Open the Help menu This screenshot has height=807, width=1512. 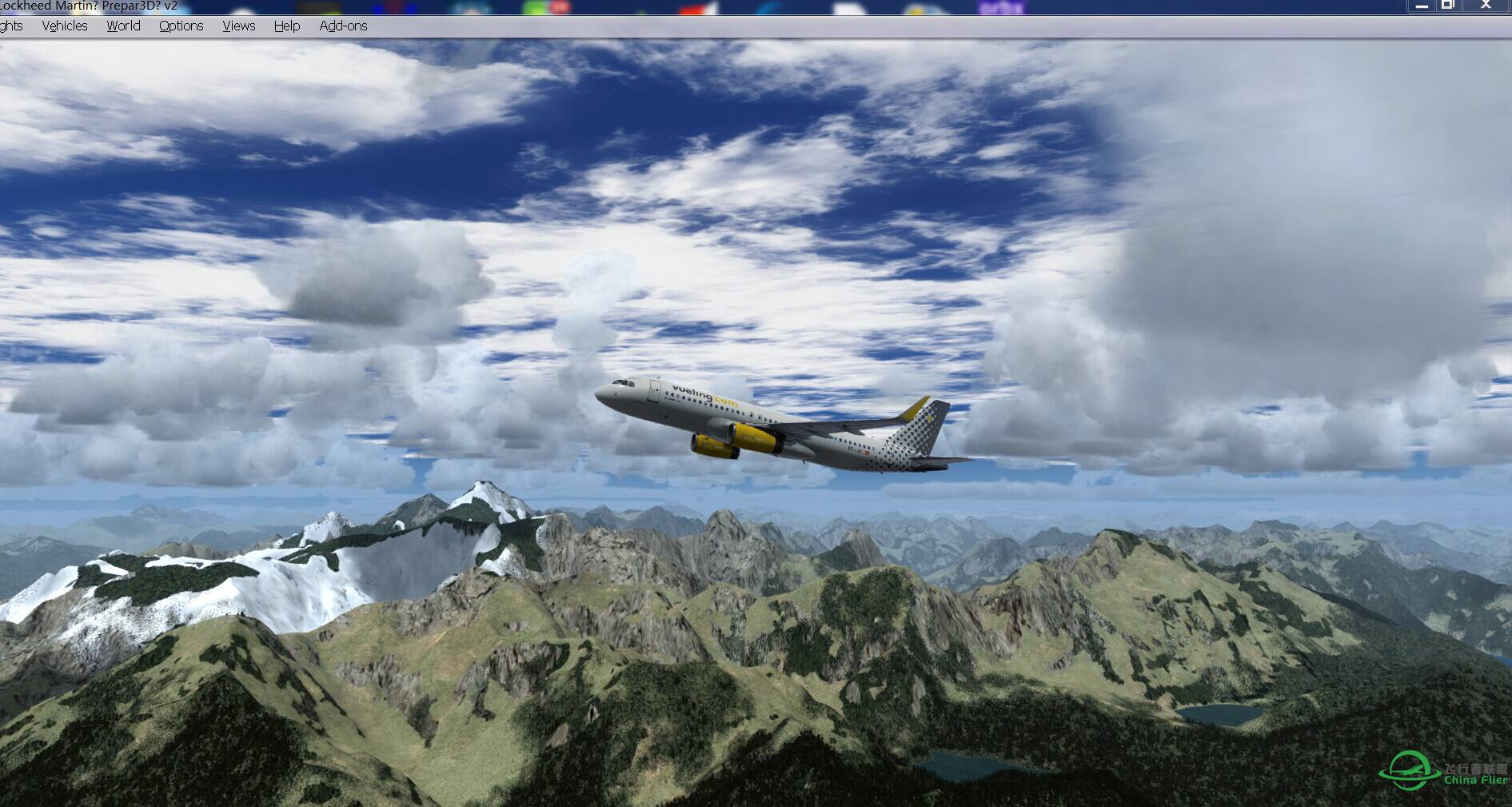point(287,26)
